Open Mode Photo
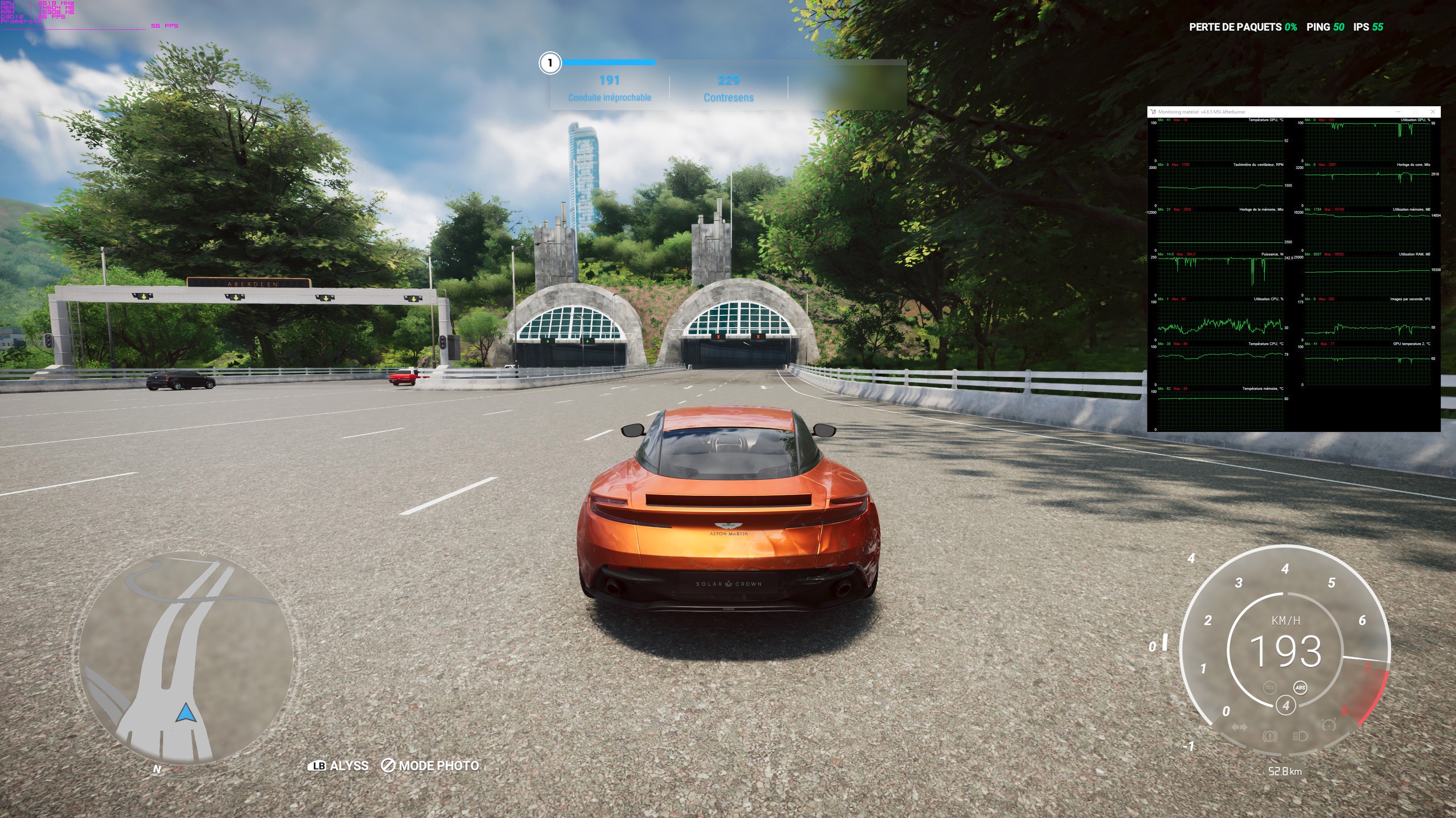 click(430, 766)
